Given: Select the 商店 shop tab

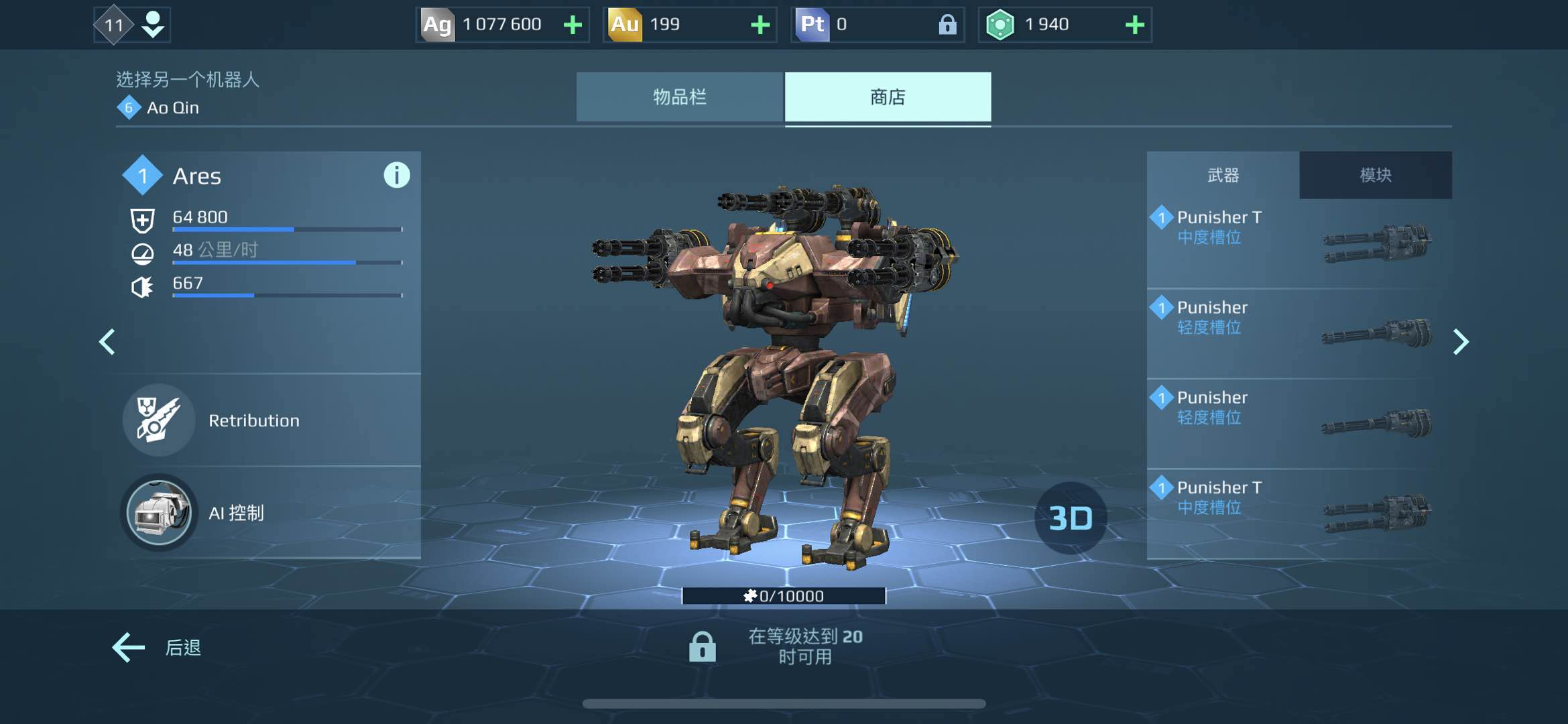Looking at the screenshot, I should tap(888, 97).
